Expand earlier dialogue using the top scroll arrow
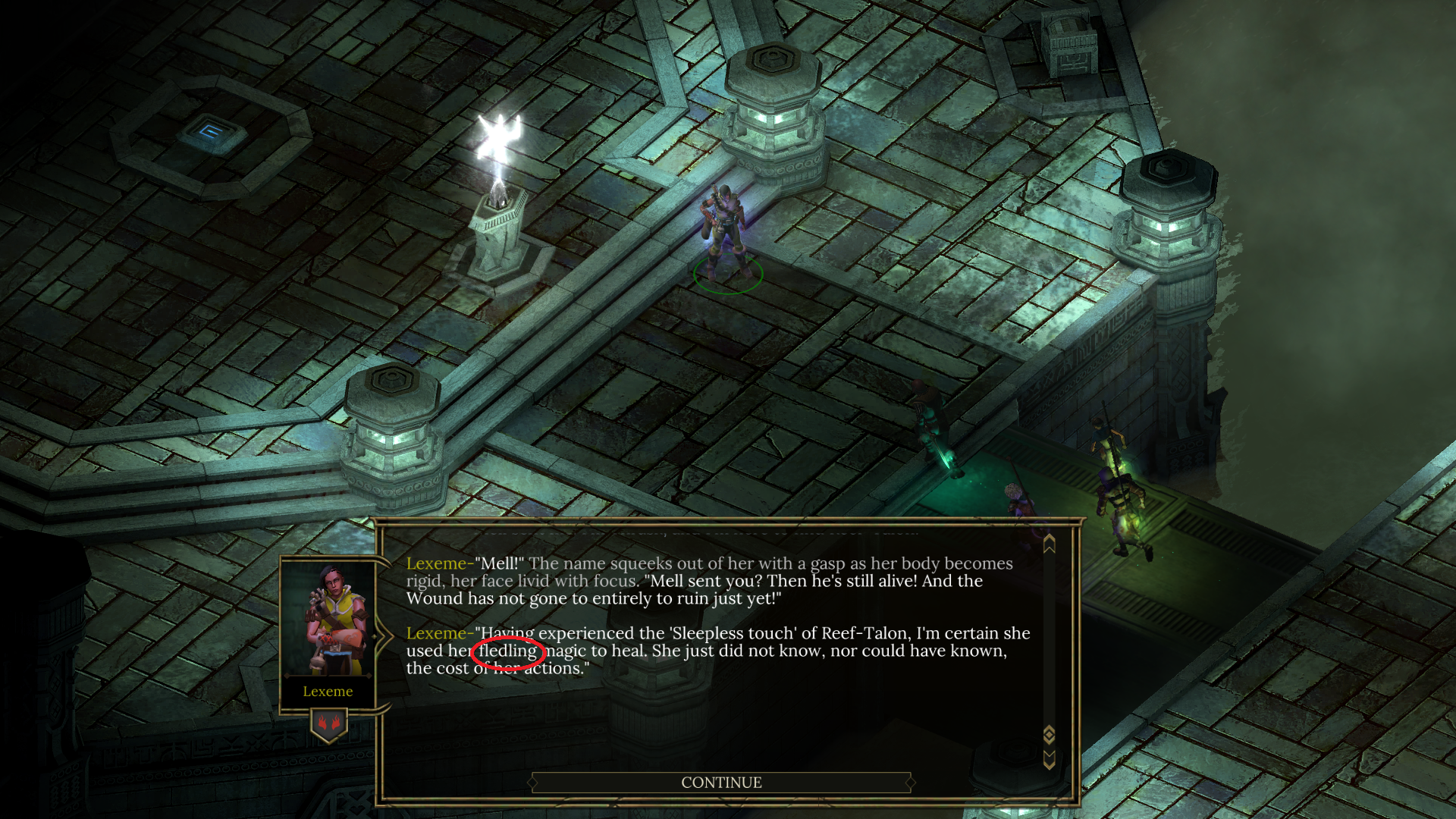This screenshot has height=819, width=1456. pyautogui.click(x=1049, y=543)
